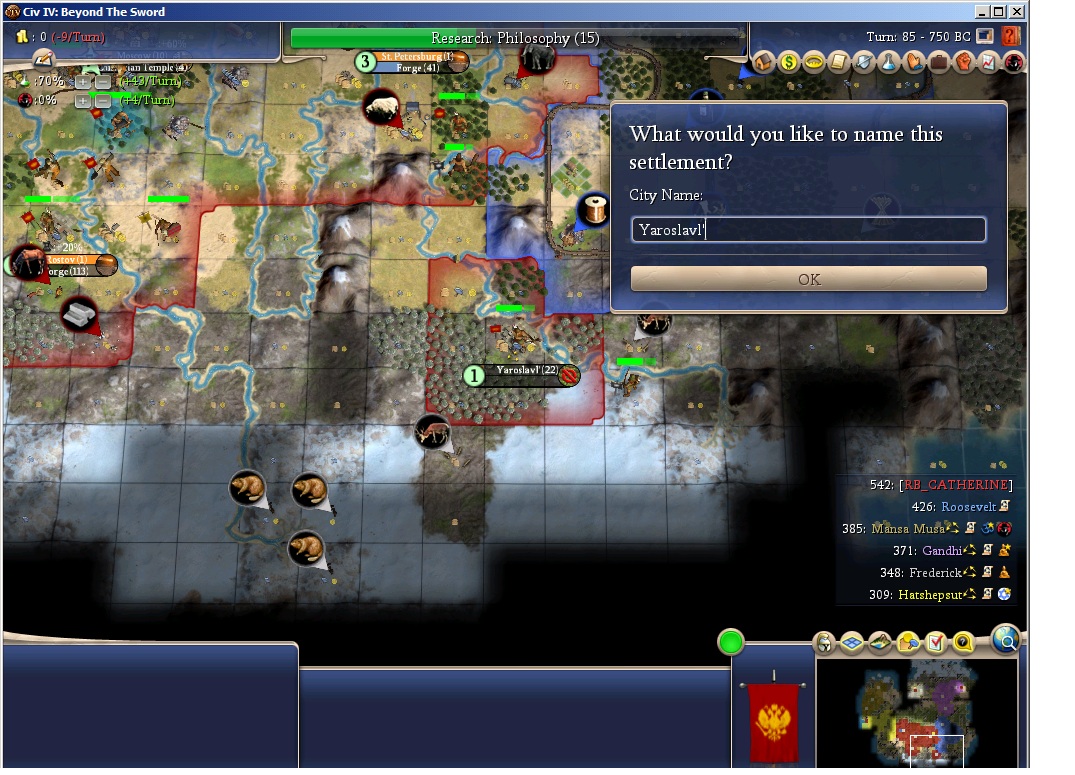
Task: Close the game window
Action: [1017, 12]
